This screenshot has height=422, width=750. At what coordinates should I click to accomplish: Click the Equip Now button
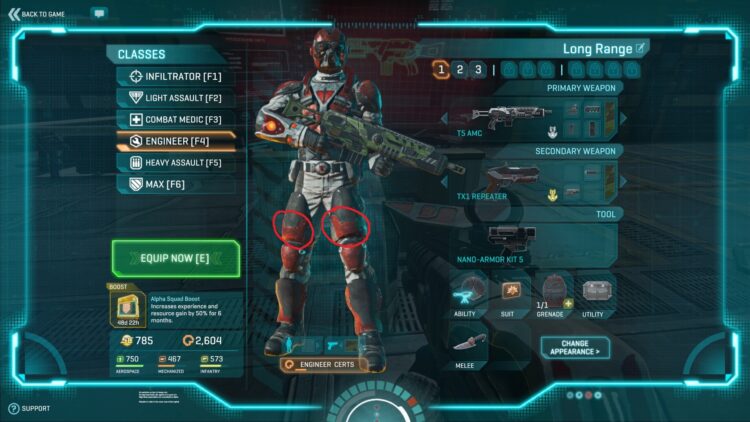click(176, 257)
